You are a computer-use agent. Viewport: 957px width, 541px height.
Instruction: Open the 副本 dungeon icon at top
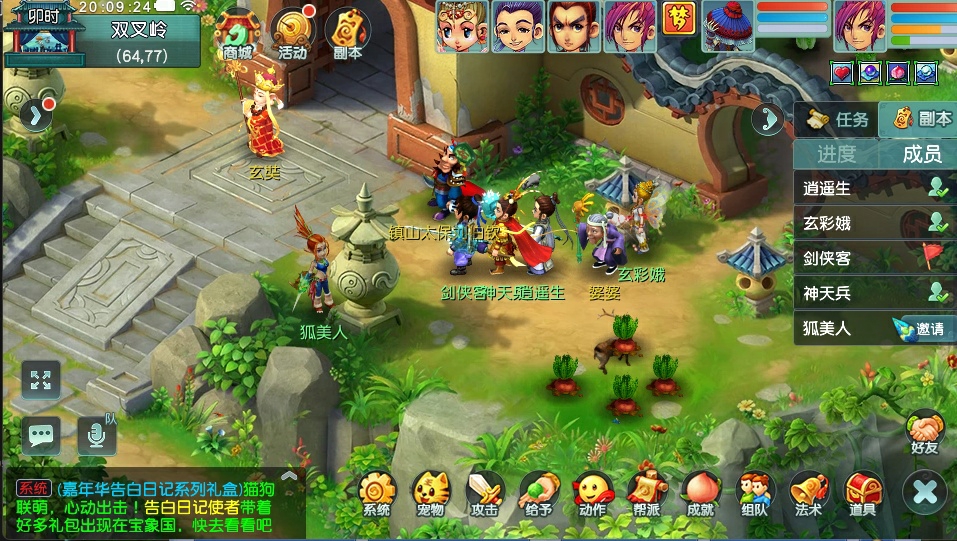[346, 35]
